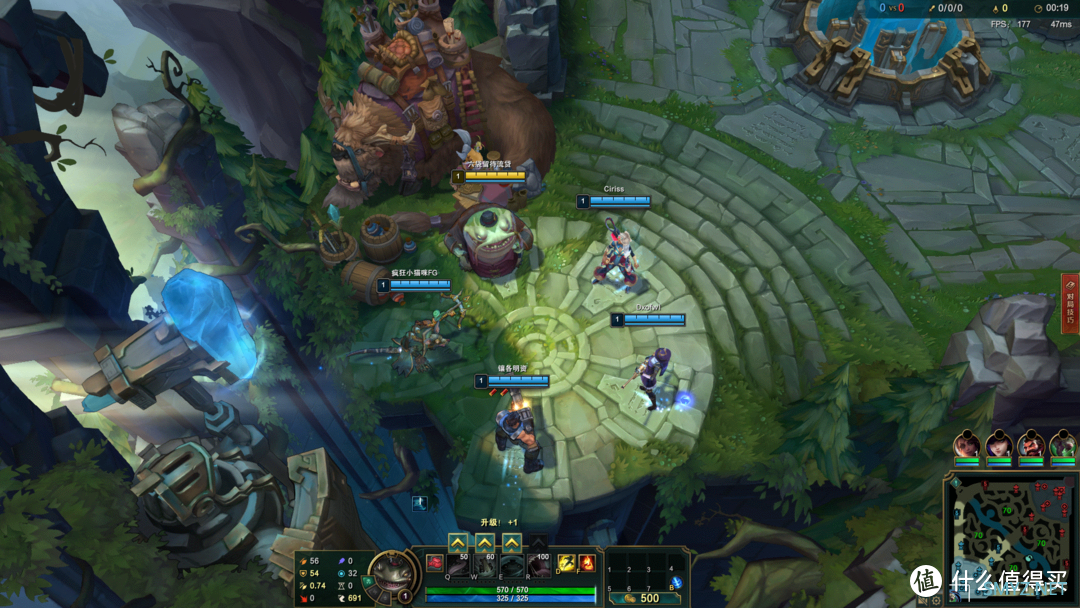This screenshot has width=1080, height=608.
Task: Select the bearded teammate portrait
Action: 1030,444
